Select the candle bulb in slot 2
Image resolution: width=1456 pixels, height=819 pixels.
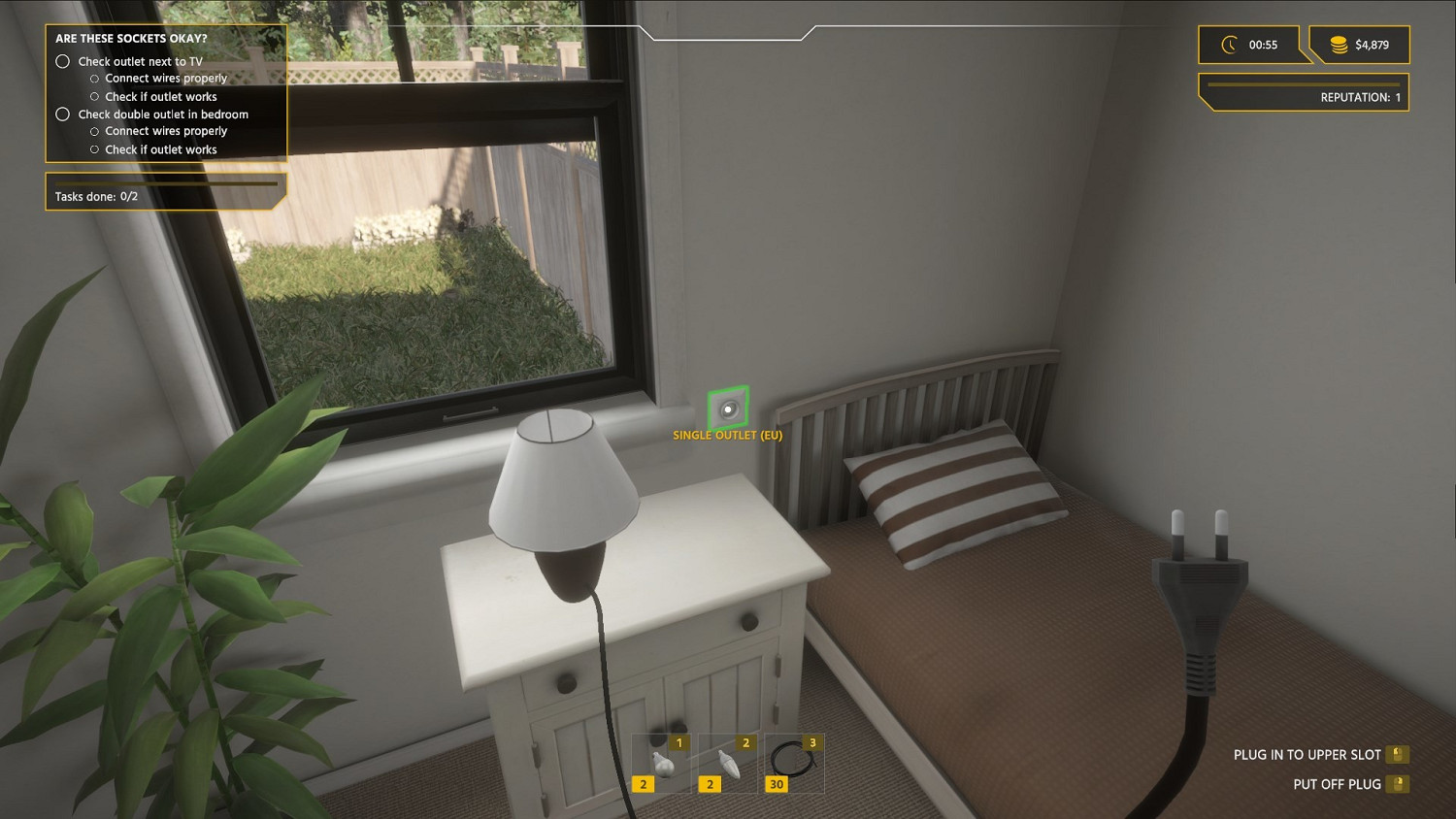[x=728, y=762]
